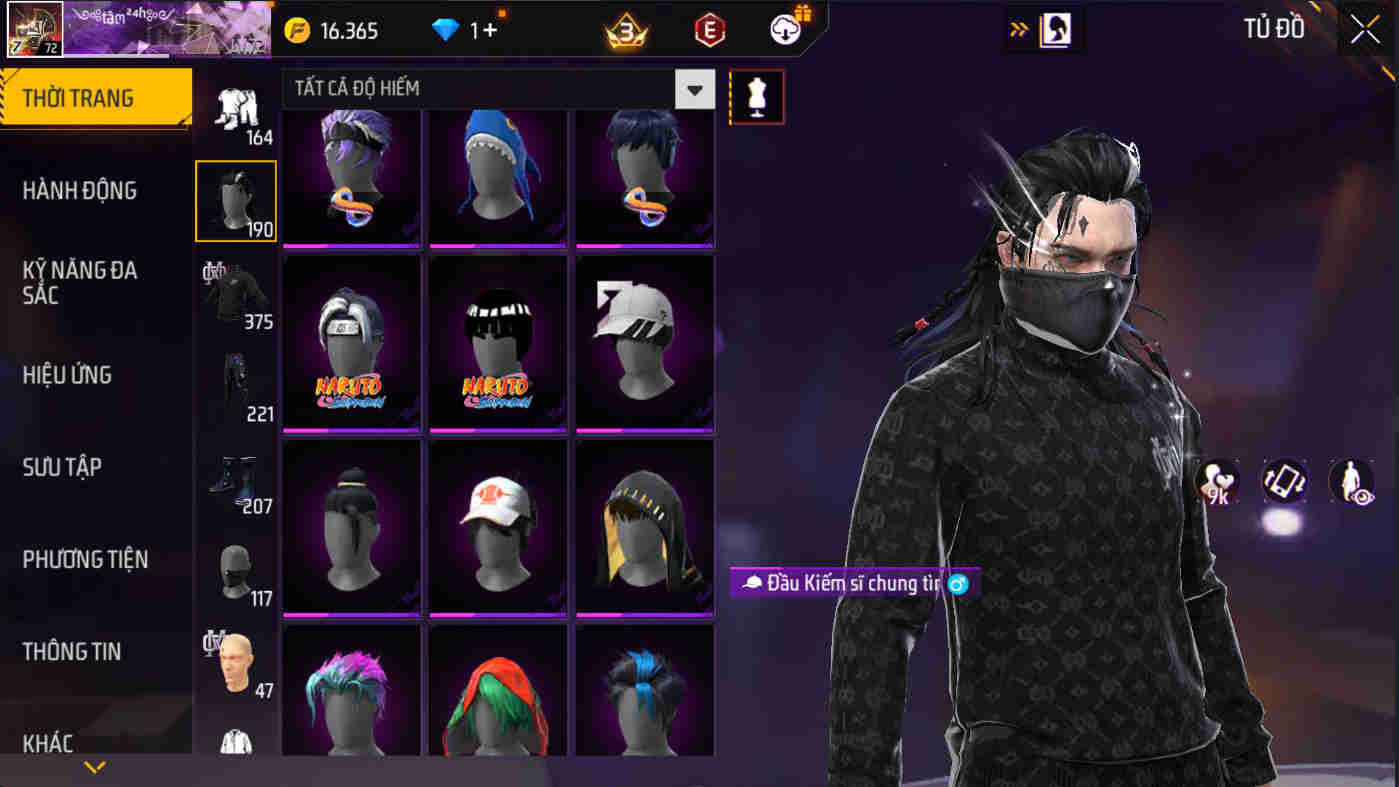Click the NARUTO headband hat thumbnail
Image resolution: width=1399 pixels, height=787 pixels.
[350, 342]
